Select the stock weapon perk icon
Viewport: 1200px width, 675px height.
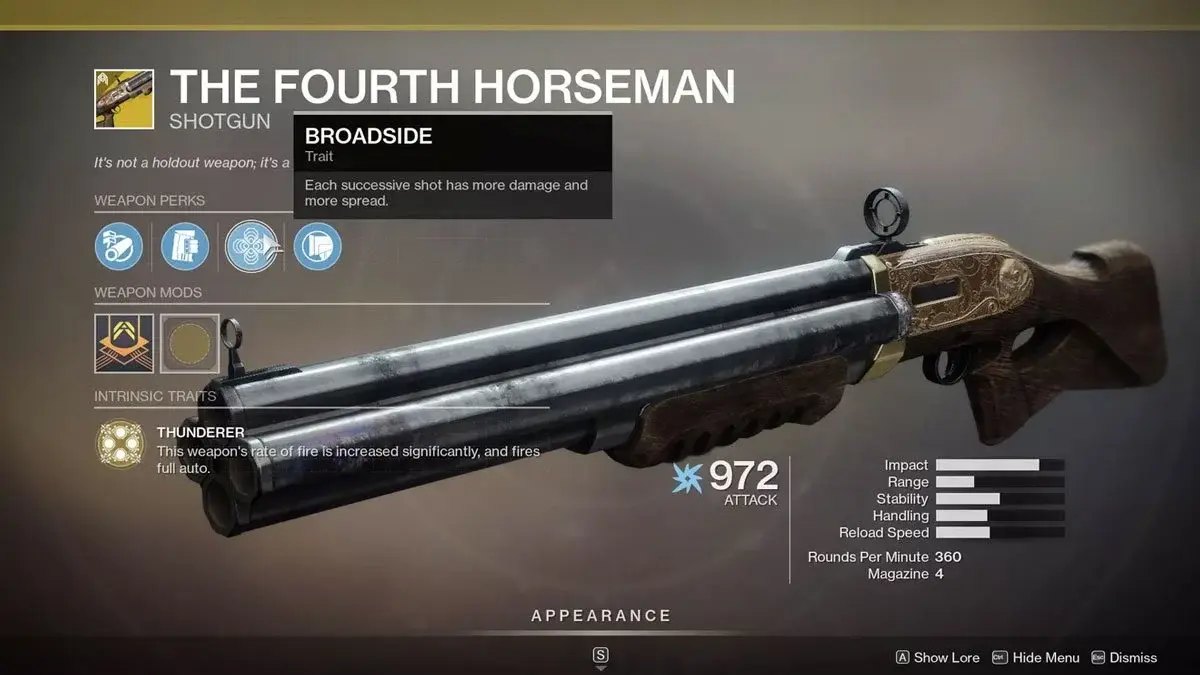317,246
